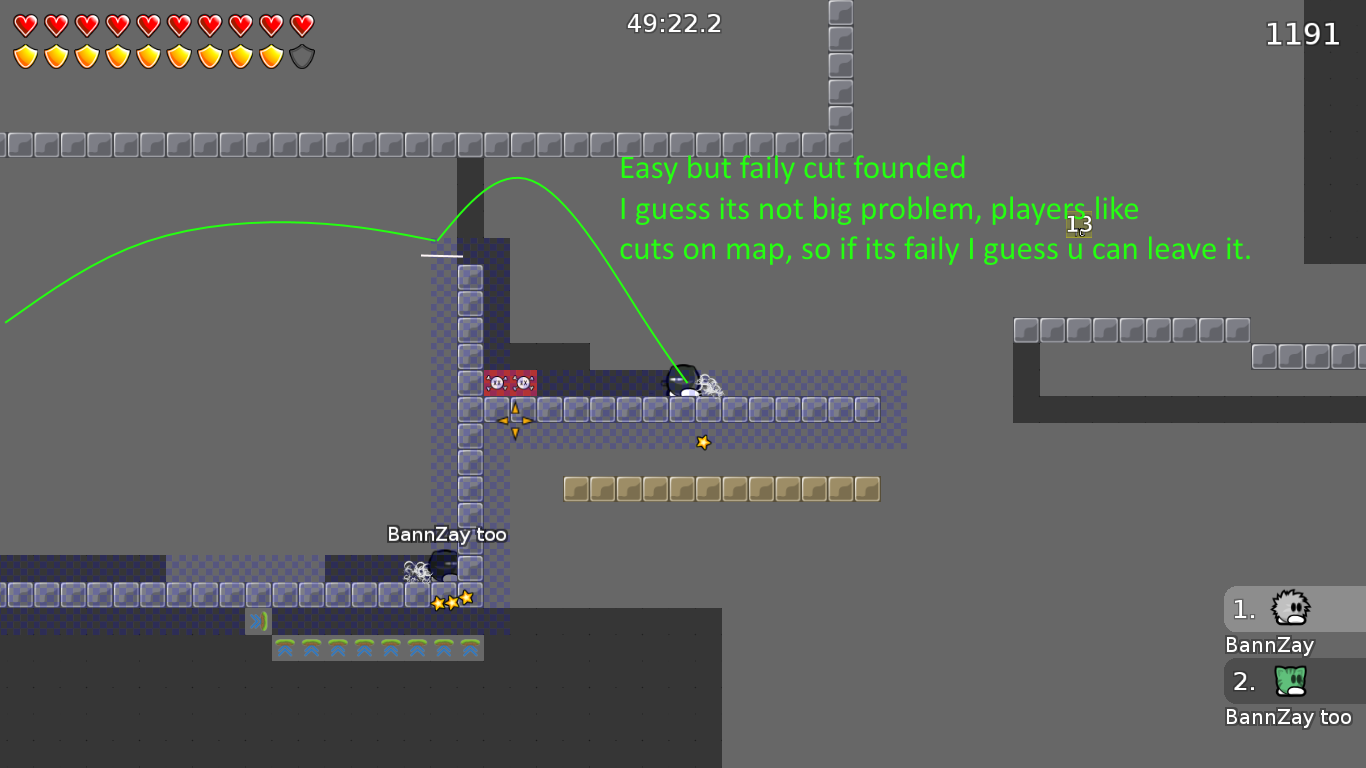The width and height of the screenshot is (1366, 768).
Task: Select the empty gray shield armor icon
Action: [299, 54]
